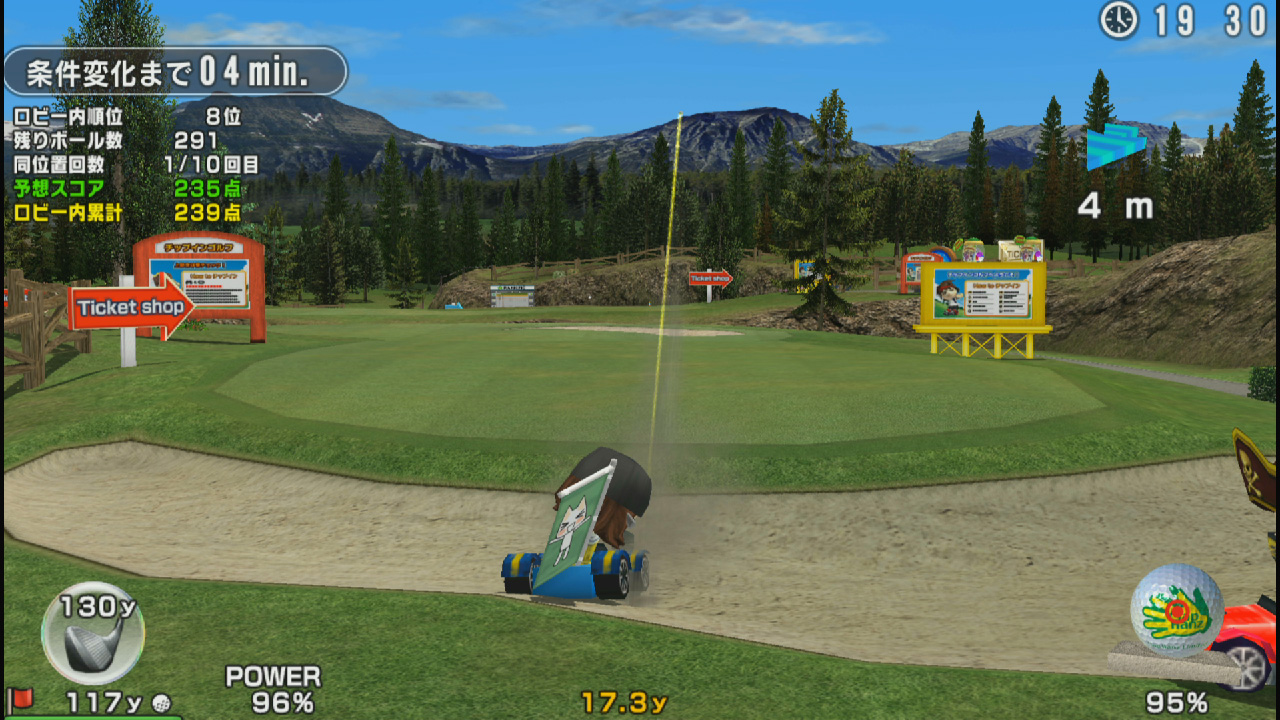The width and height of the screenshot is (1280, 720).
Task: Select the 130y driver club icon
Action: (x=93, y=633)
